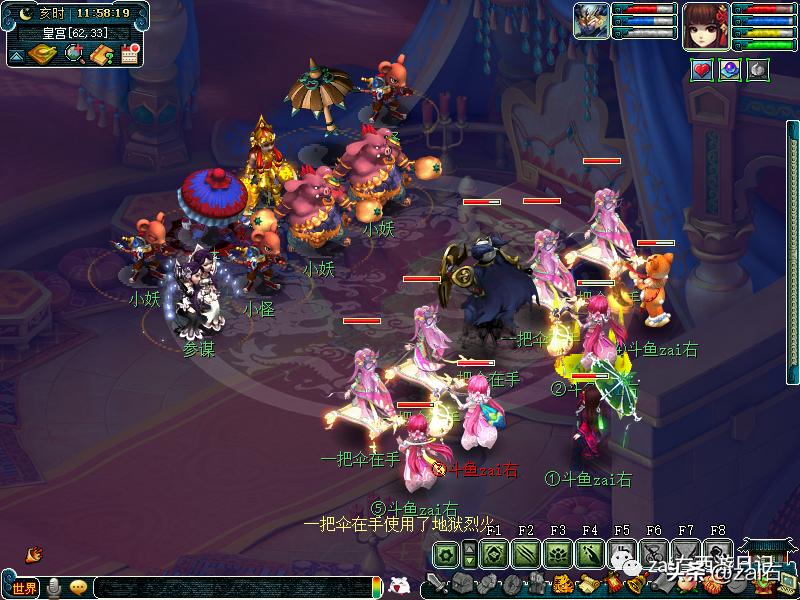
Task: Open the World chat channel selector
Action: [x=24, y=587]
